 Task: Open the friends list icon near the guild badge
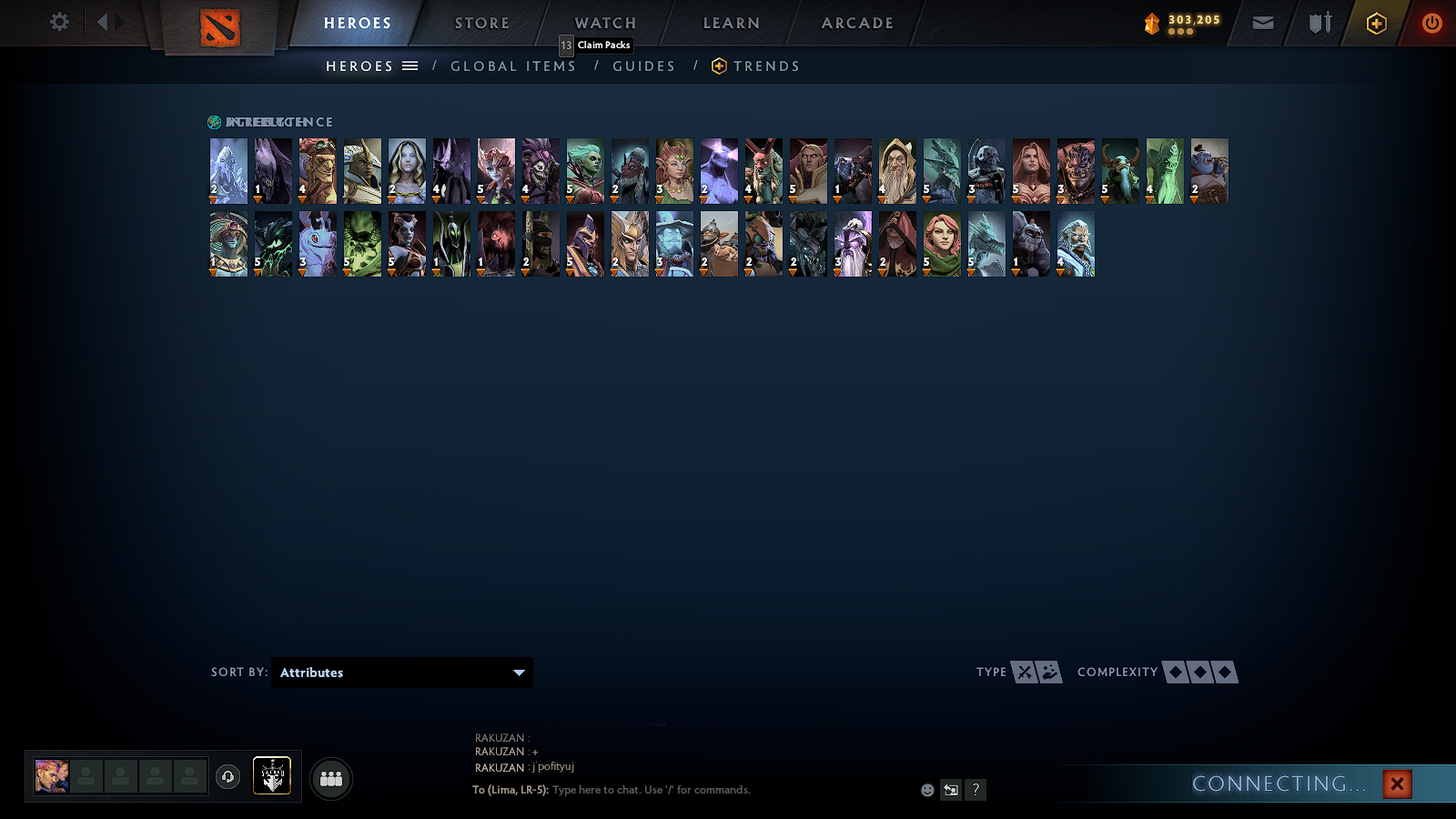pos(331,779)
